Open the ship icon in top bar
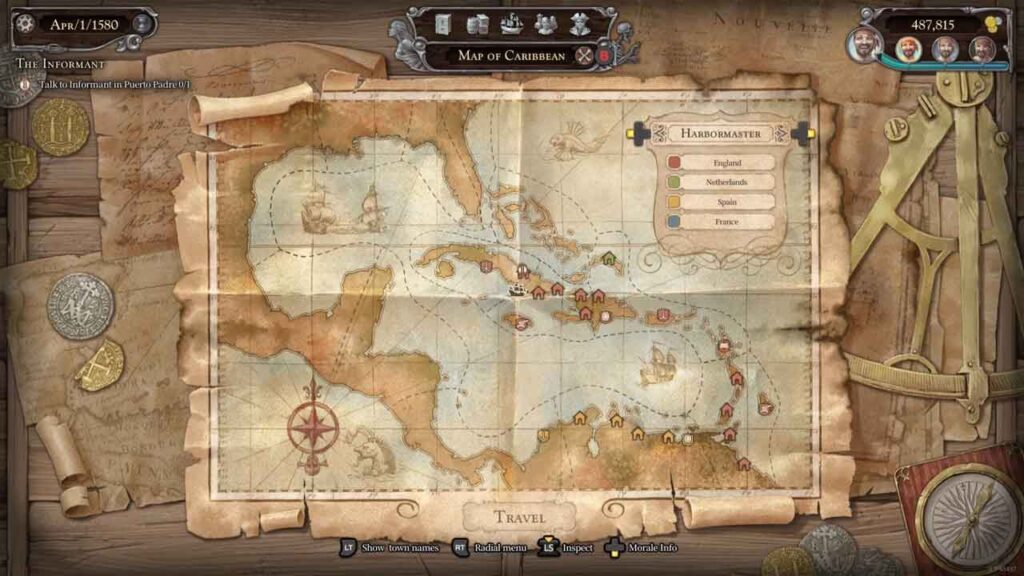Screen dimensions: 1024x576 pyautogui.click(x=511, y=24)
